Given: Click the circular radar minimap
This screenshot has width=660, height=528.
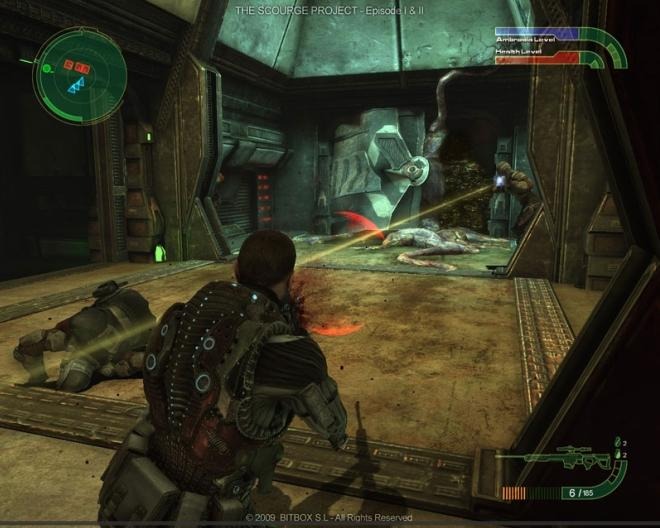Looking at the screenshot, I should (x=76, y=76).
